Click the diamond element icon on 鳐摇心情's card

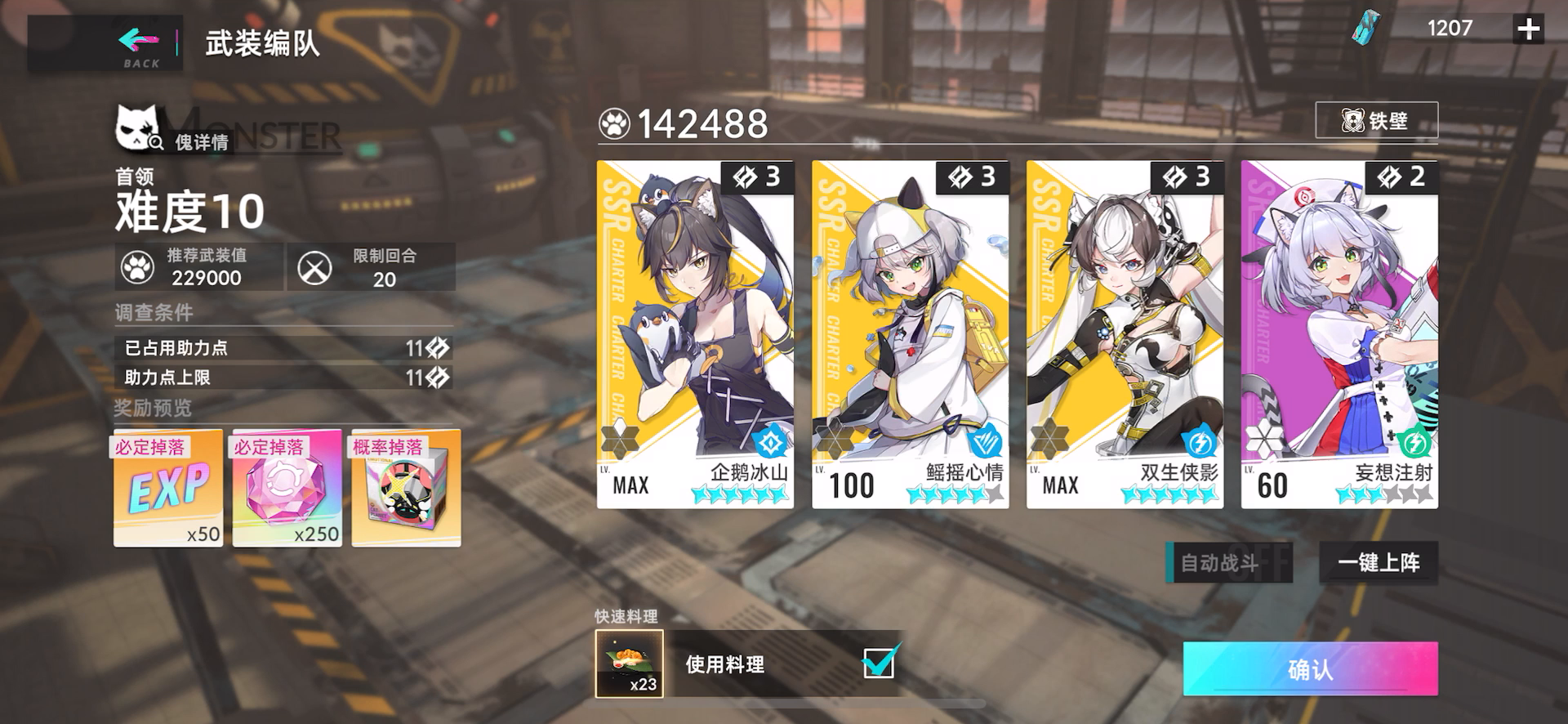982,439
